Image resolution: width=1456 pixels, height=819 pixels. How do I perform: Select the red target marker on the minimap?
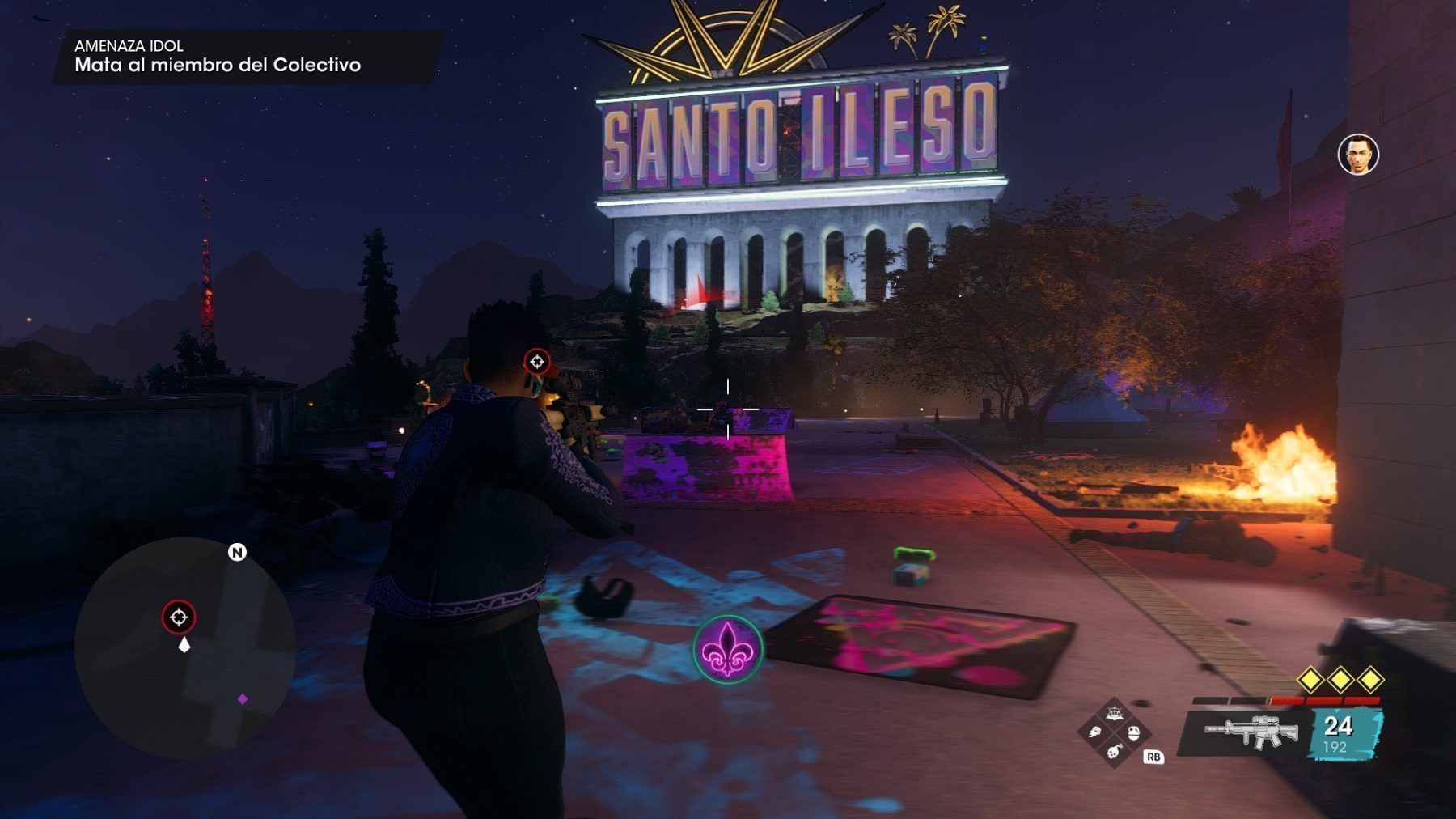click(179, 617)
